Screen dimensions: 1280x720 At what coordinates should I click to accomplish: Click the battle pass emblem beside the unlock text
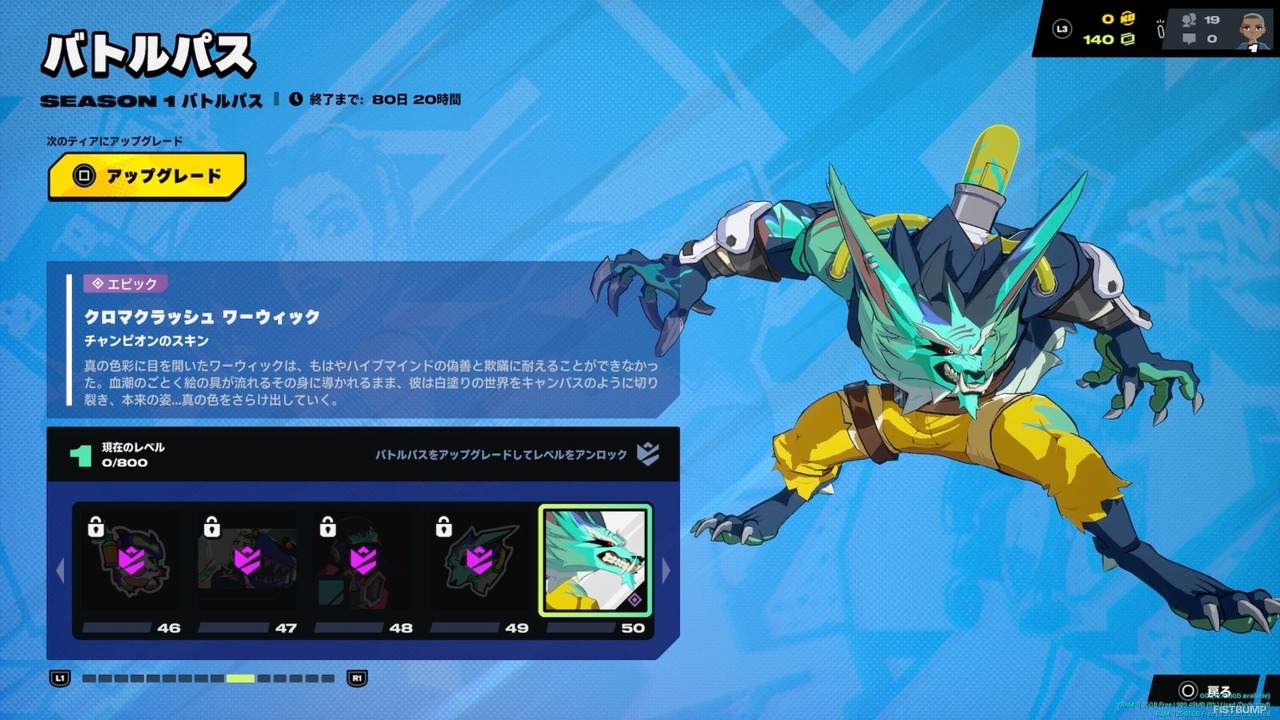pyautogui.click(x=648, y=453)
